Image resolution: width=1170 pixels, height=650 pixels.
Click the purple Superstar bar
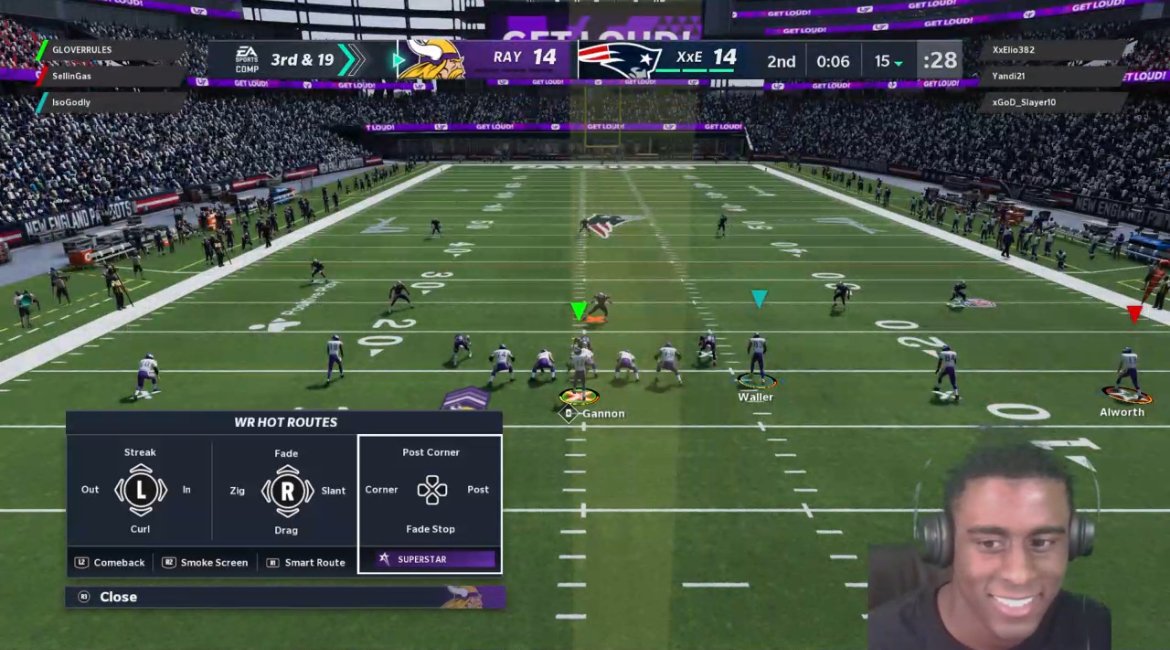435,559
